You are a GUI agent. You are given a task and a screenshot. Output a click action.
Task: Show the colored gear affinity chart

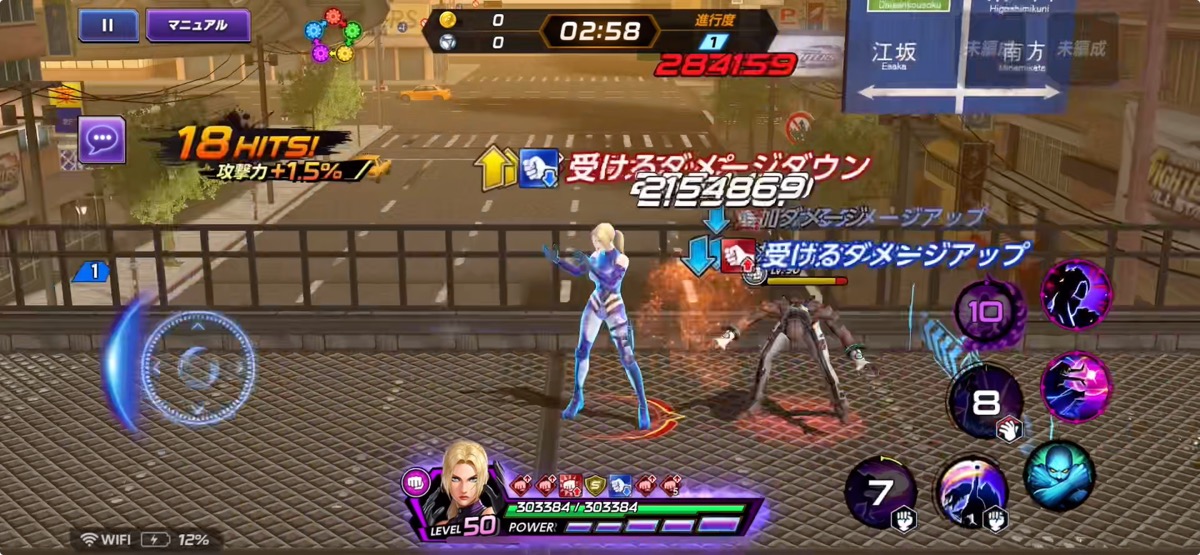point(333,35)
